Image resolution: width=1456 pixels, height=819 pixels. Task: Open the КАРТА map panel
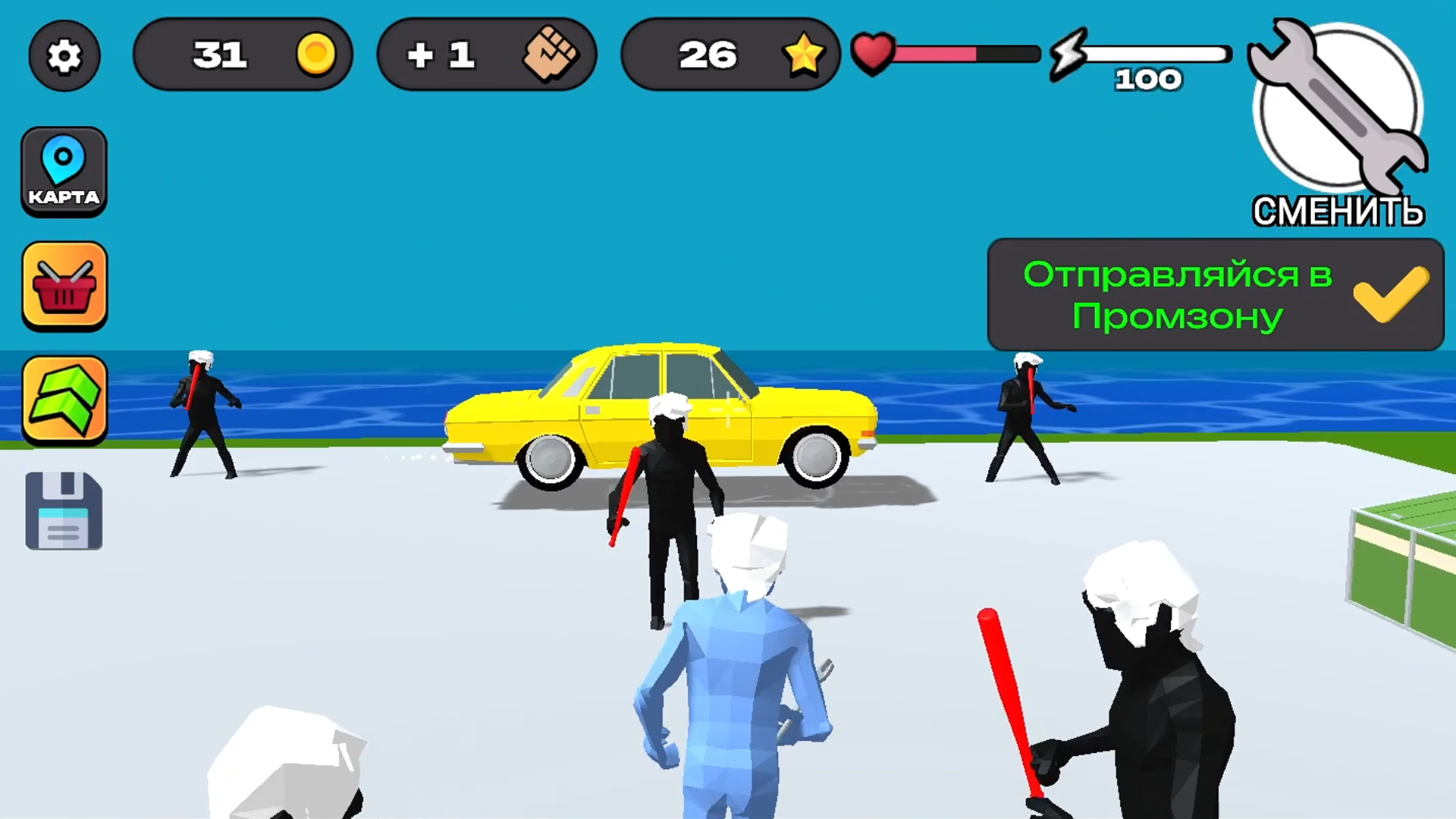[64, 171]
